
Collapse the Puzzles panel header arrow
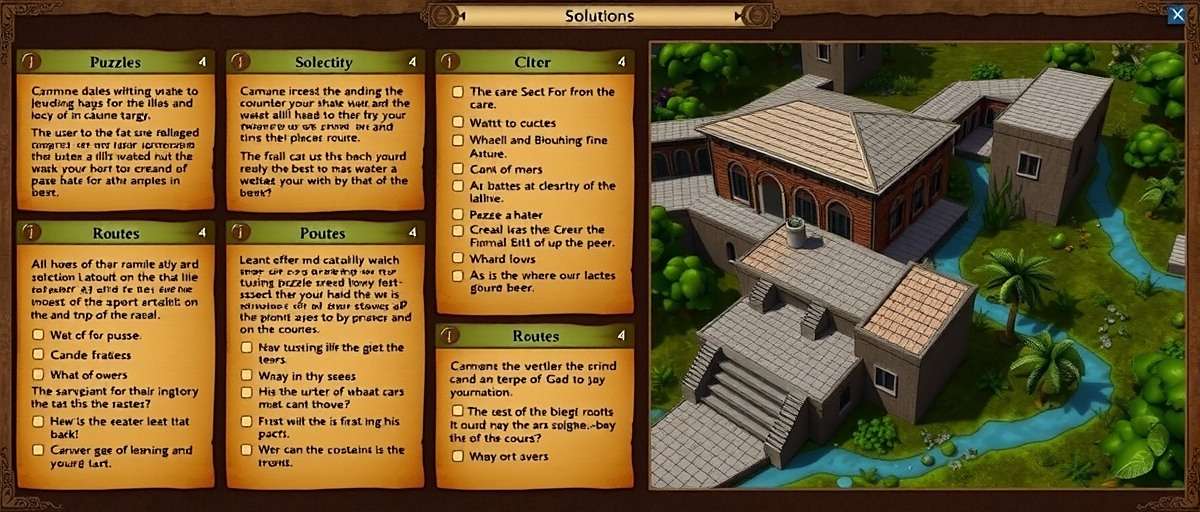[203, 62]
